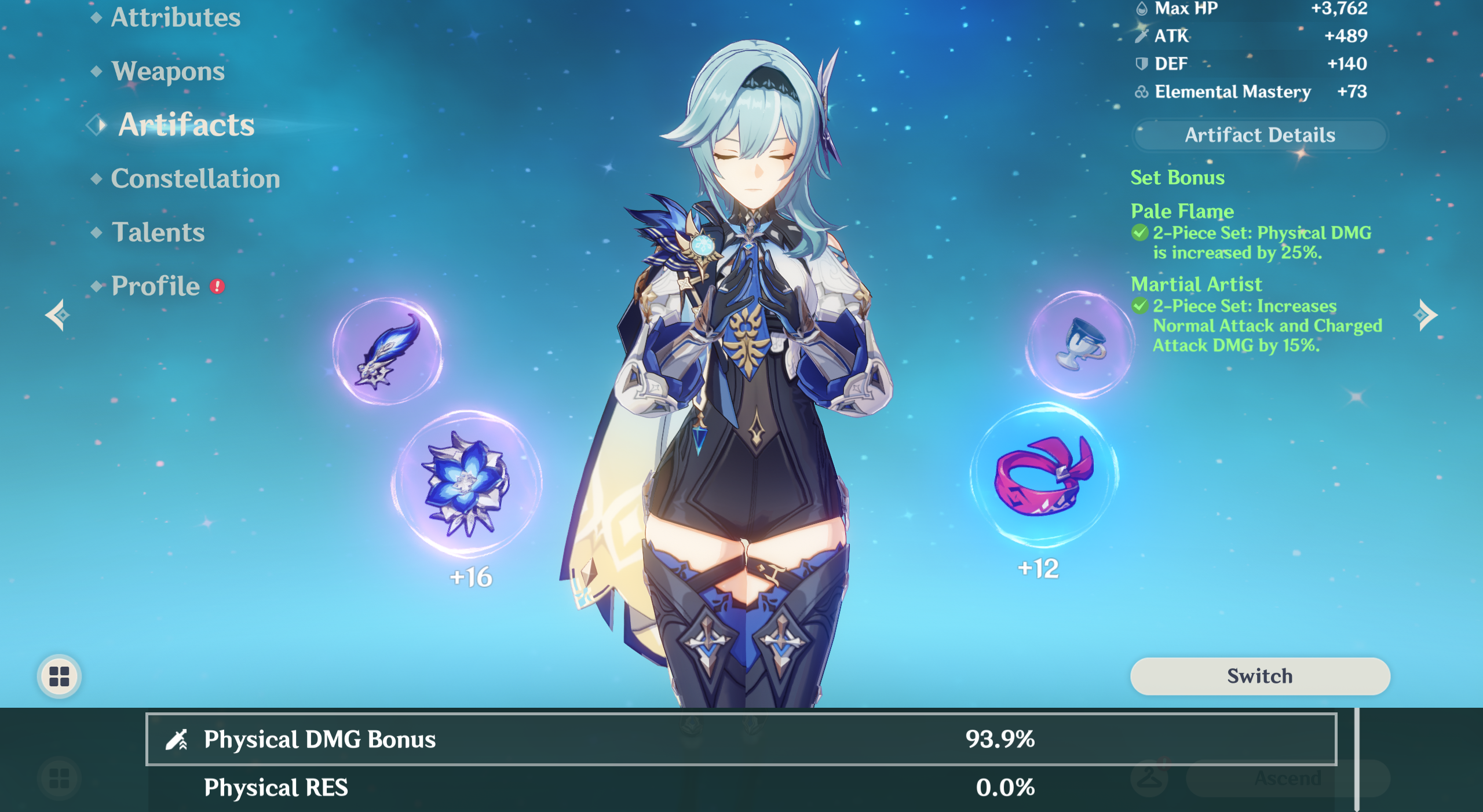Open Artifact Details

(1259, 135)
